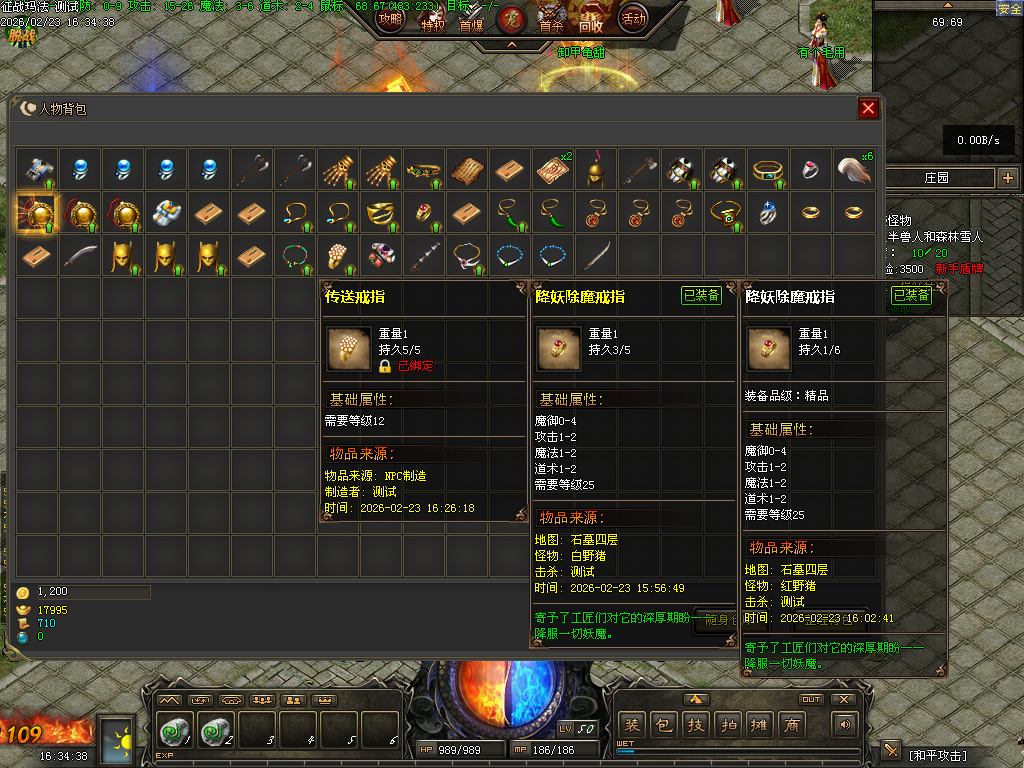Screen dimensions: 1024x768
Task: Open the 活动 events button
Action: [632, 19]
